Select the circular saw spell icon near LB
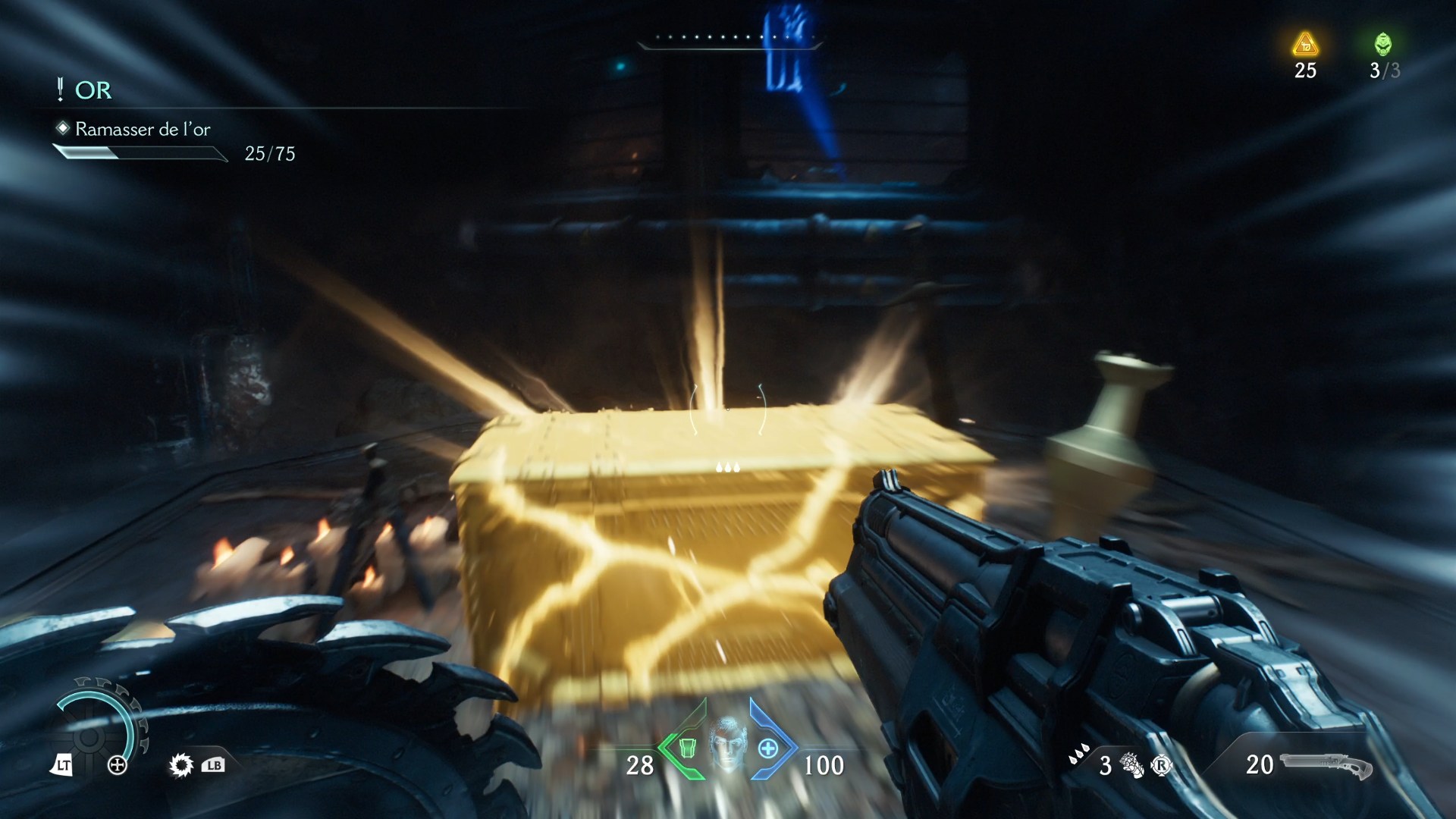This screenshot has width=1456, height=819. tap(181, 766)
